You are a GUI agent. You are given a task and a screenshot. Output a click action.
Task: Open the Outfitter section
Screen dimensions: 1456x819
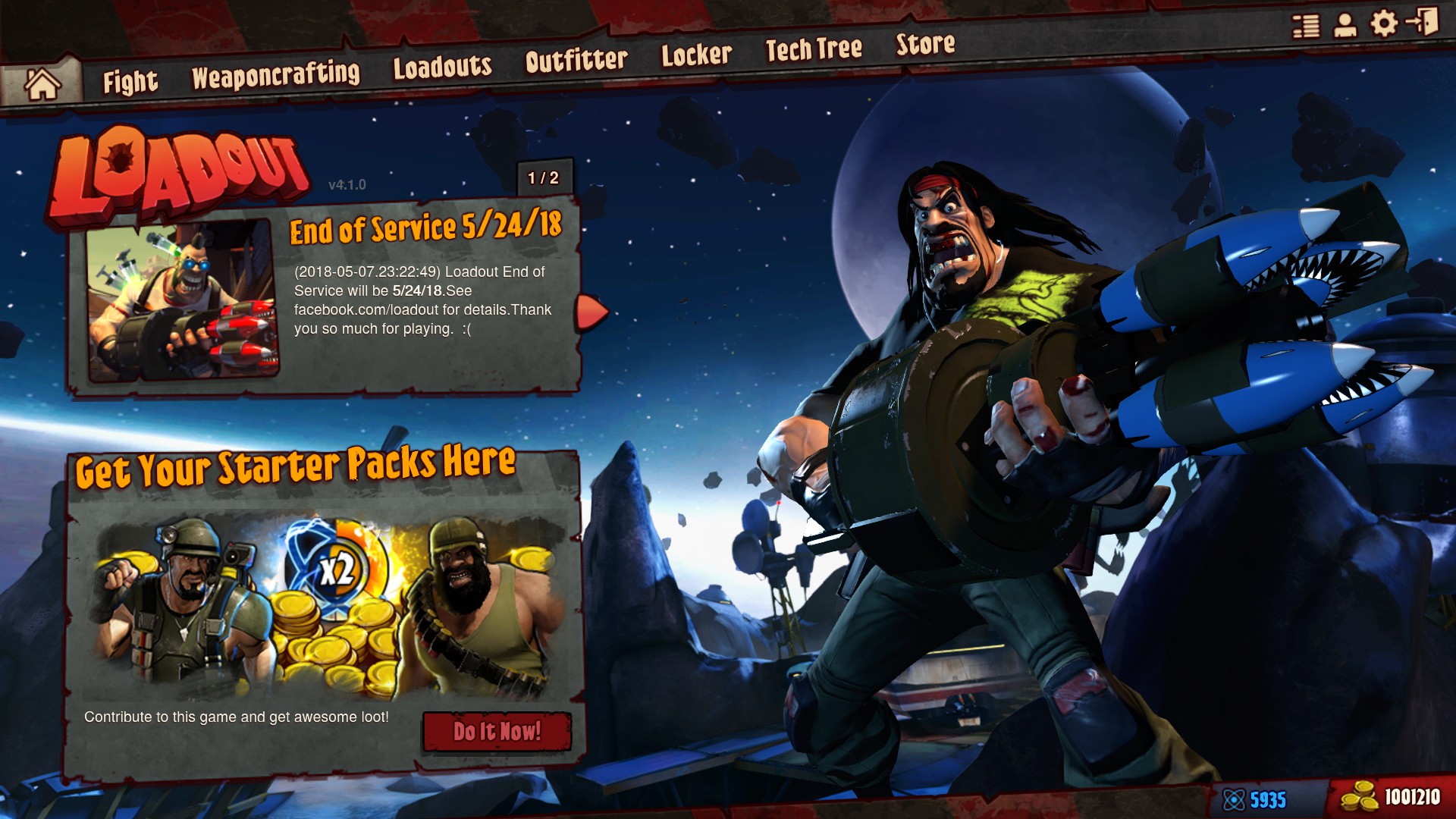(576, 61)
